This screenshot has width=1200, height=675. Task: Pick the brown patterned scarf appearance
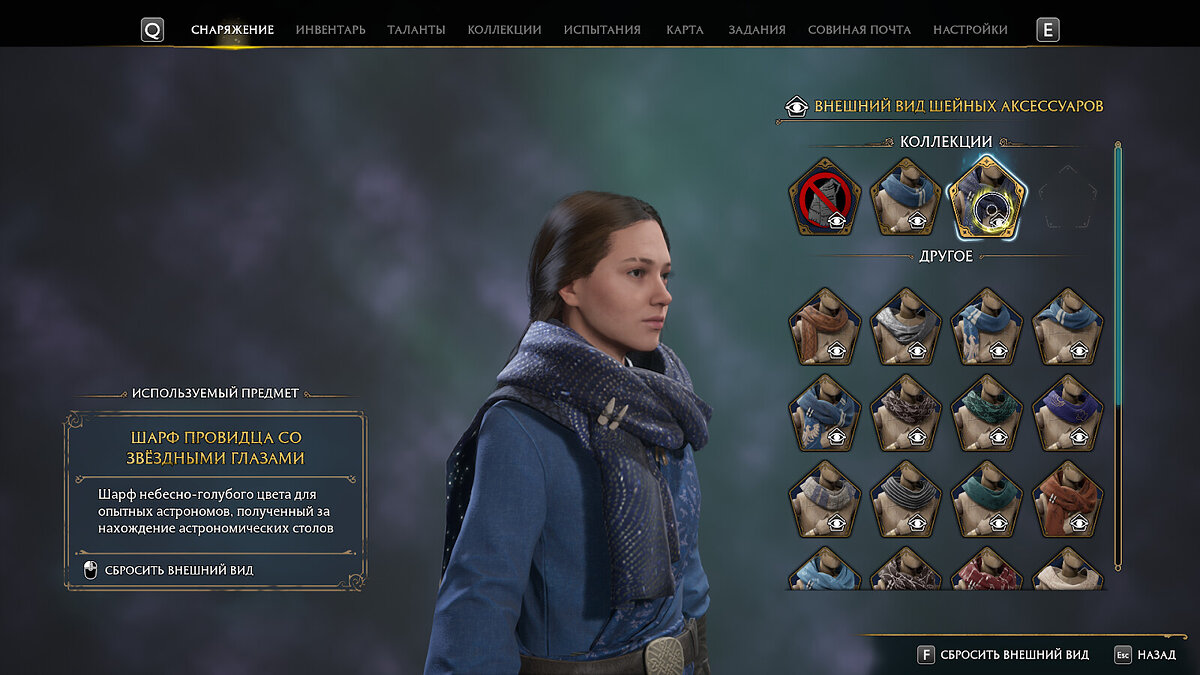905,413
